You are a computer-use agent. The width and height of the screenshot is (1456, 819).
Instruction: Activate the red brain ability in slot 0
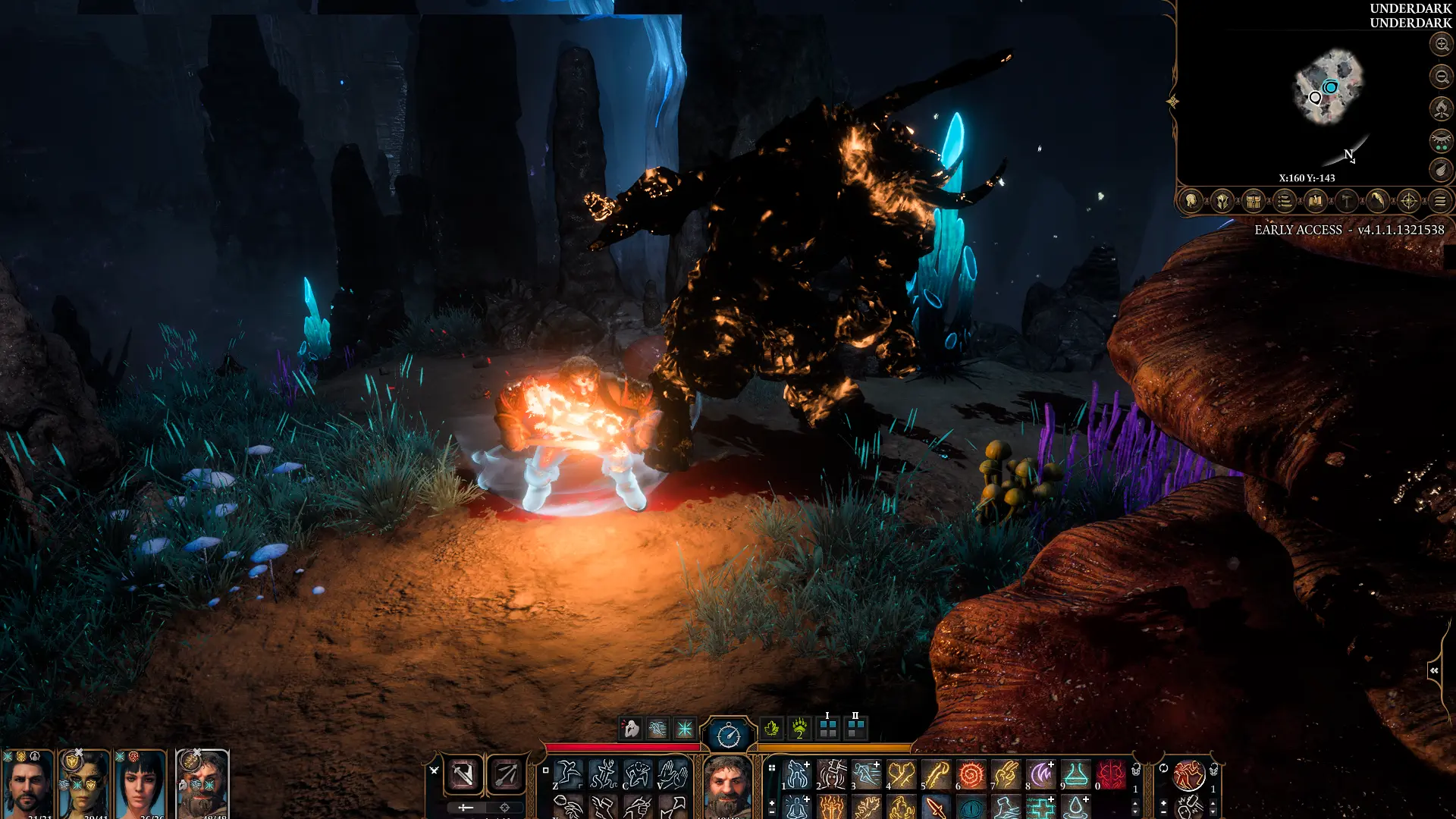(x=1111, y=774)
